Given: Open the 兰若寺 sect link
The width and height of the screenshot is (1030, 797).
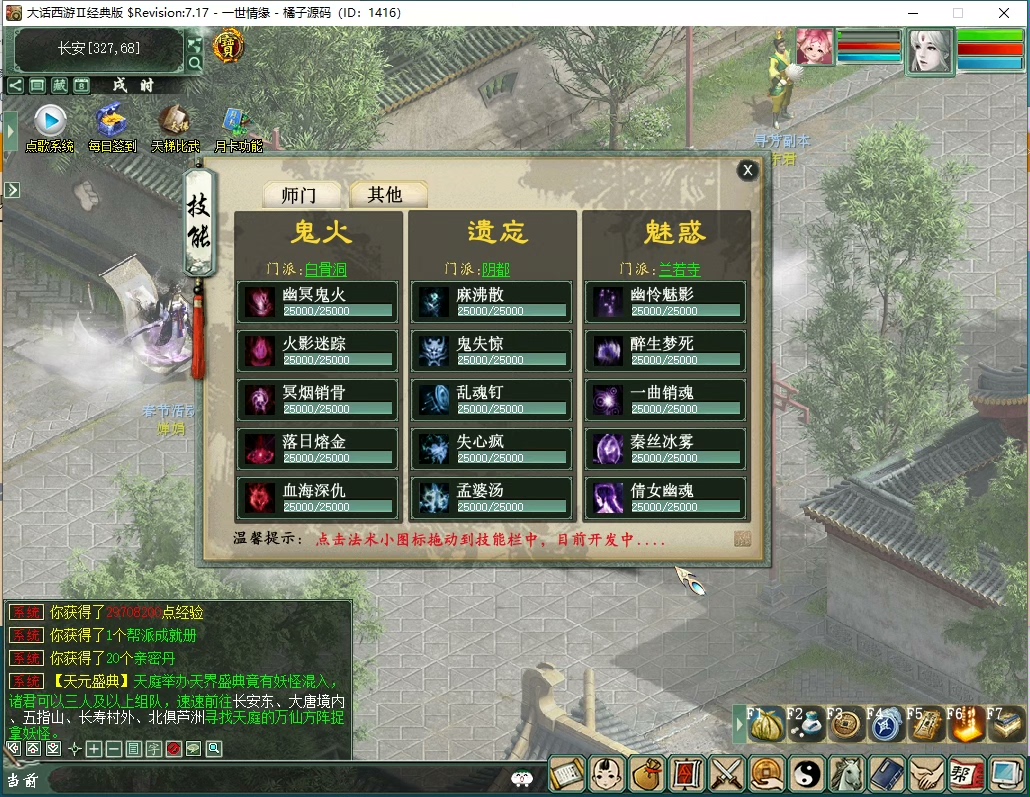Looking at the screenshot, I should click(x=680, y=269).
